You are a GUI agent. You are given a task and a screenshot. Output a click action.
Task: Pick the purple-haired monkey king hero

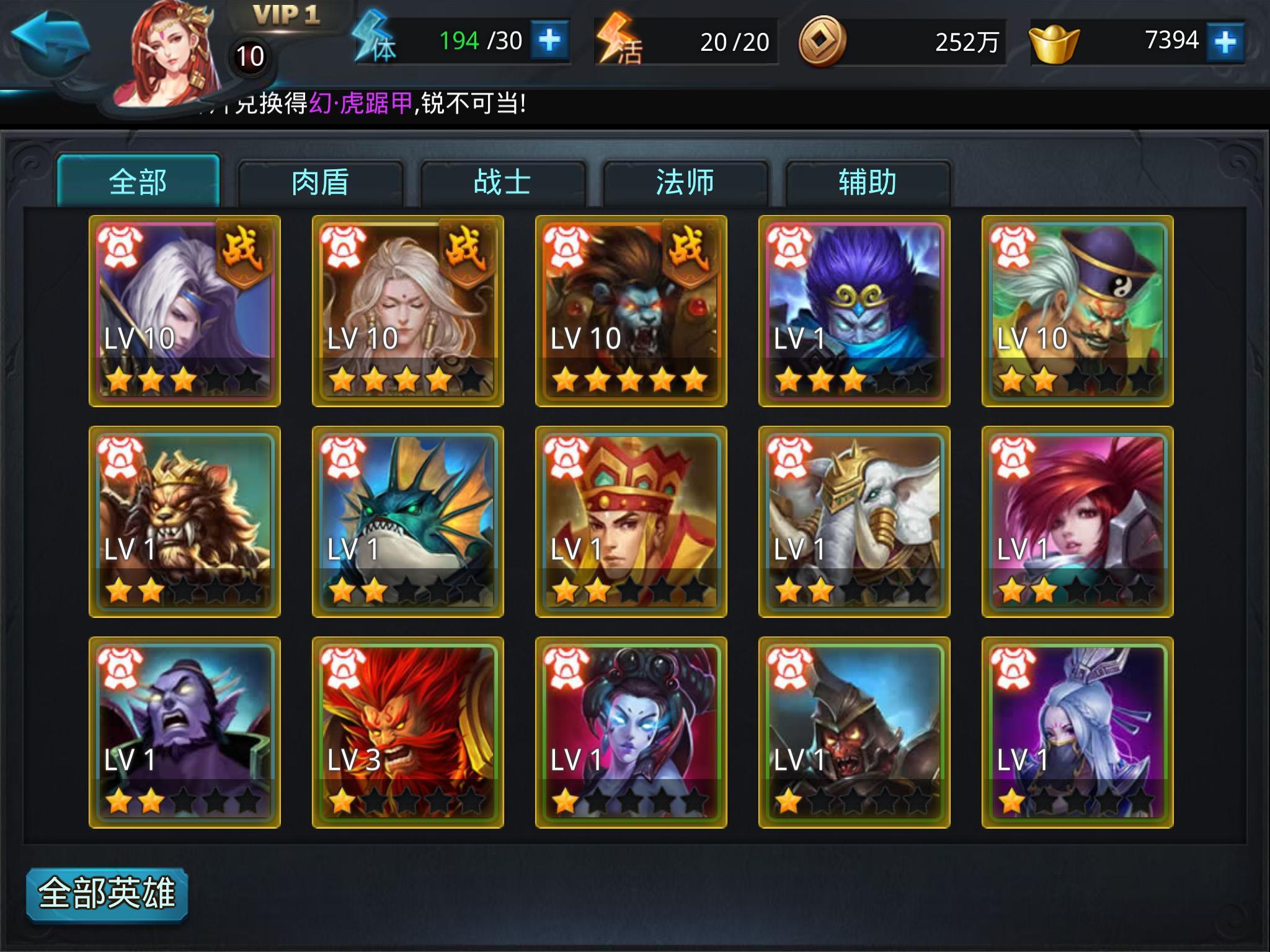click(855, 311)
